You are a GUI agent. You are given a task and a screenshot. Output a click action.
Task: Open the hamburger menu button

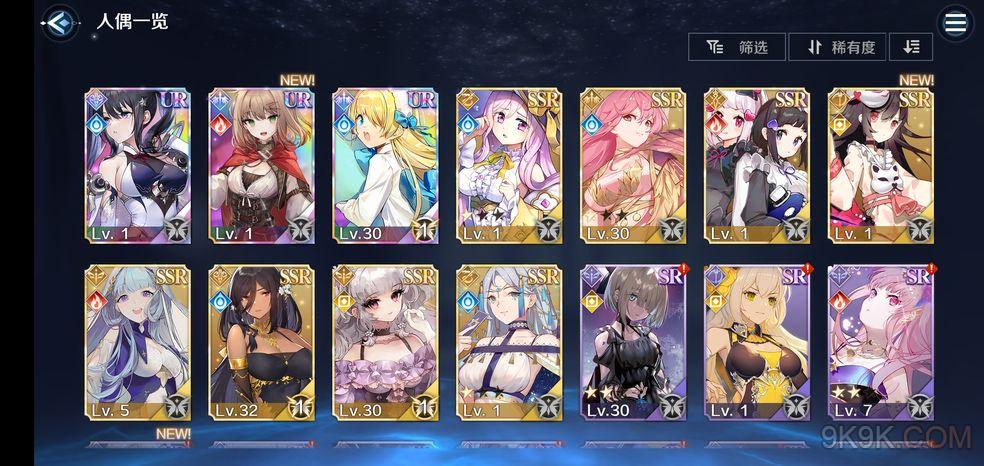coord(955,24)
